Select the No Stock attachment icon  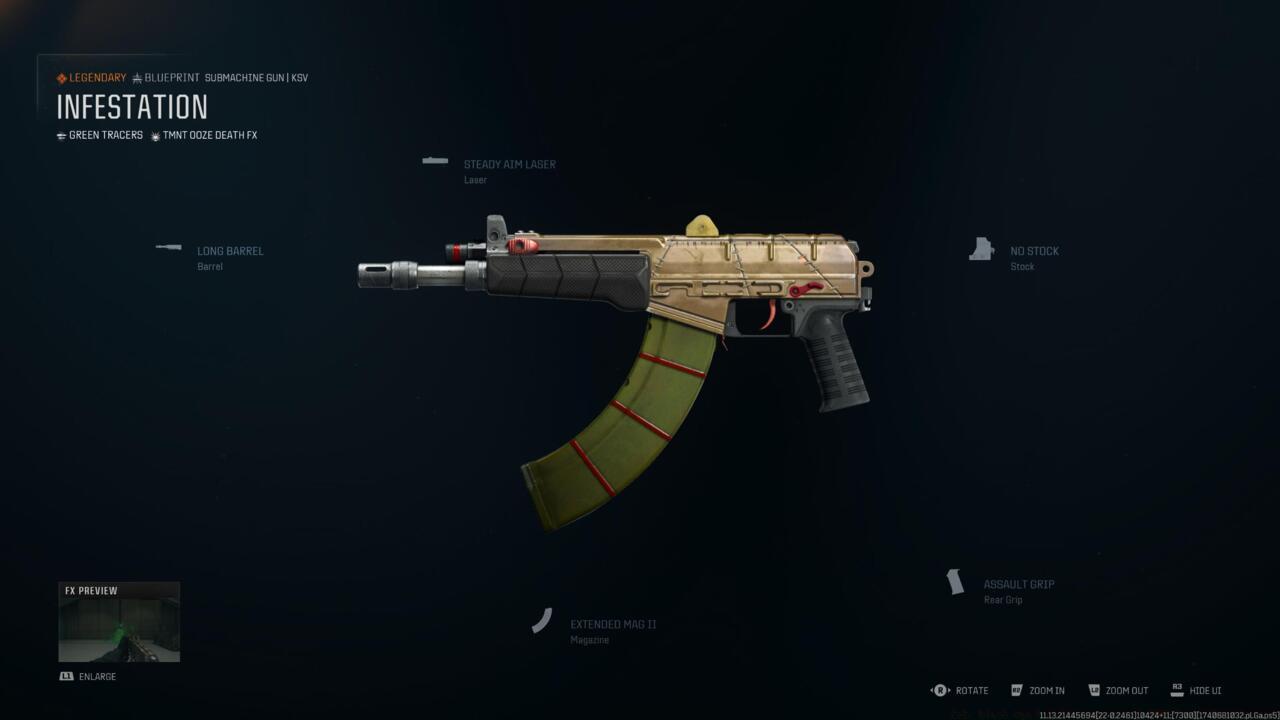(x=981, y=248)
